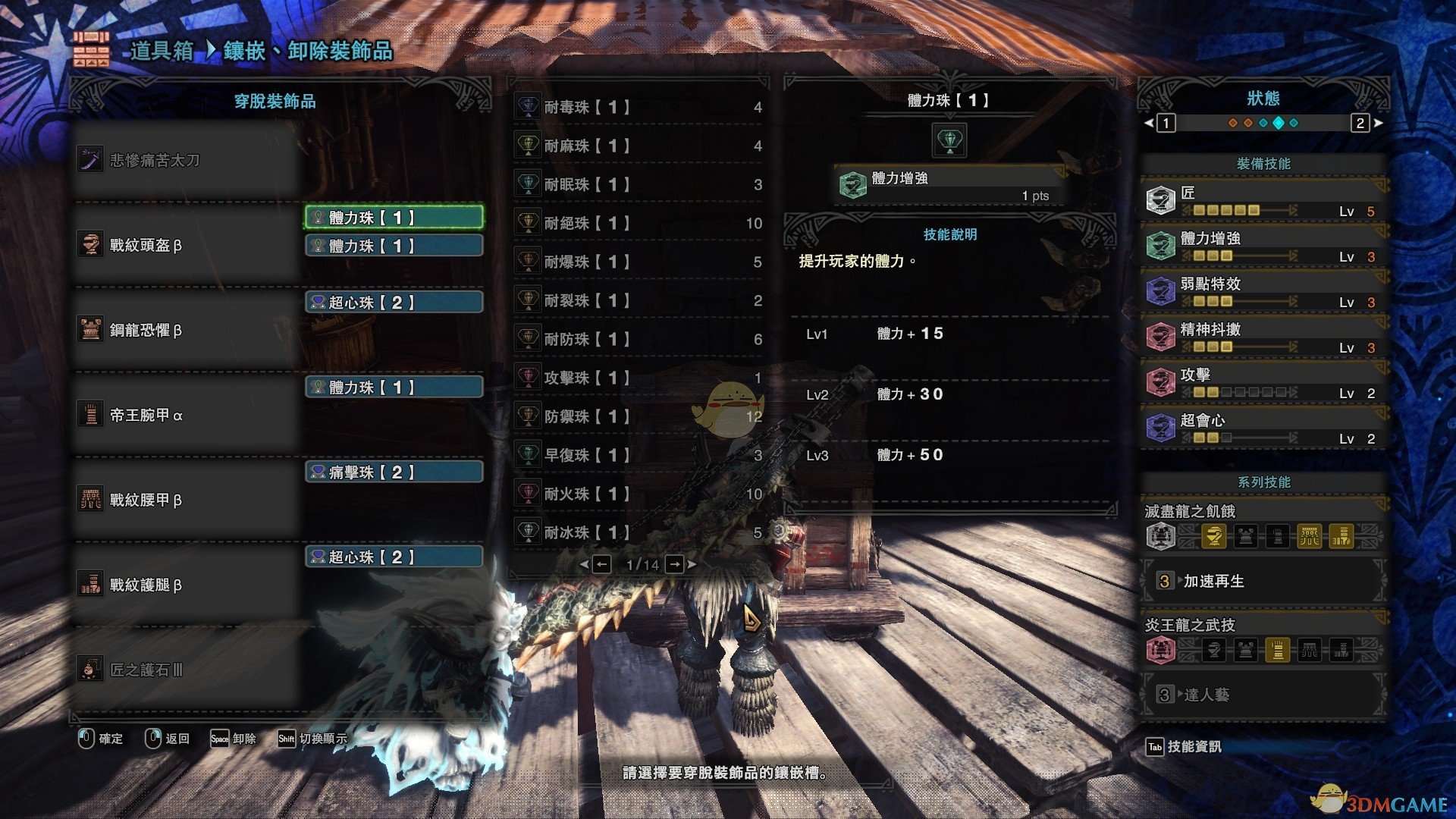
Task: View the 體力增強 equipment skill entry
Action: click(x=1263, y=246)
